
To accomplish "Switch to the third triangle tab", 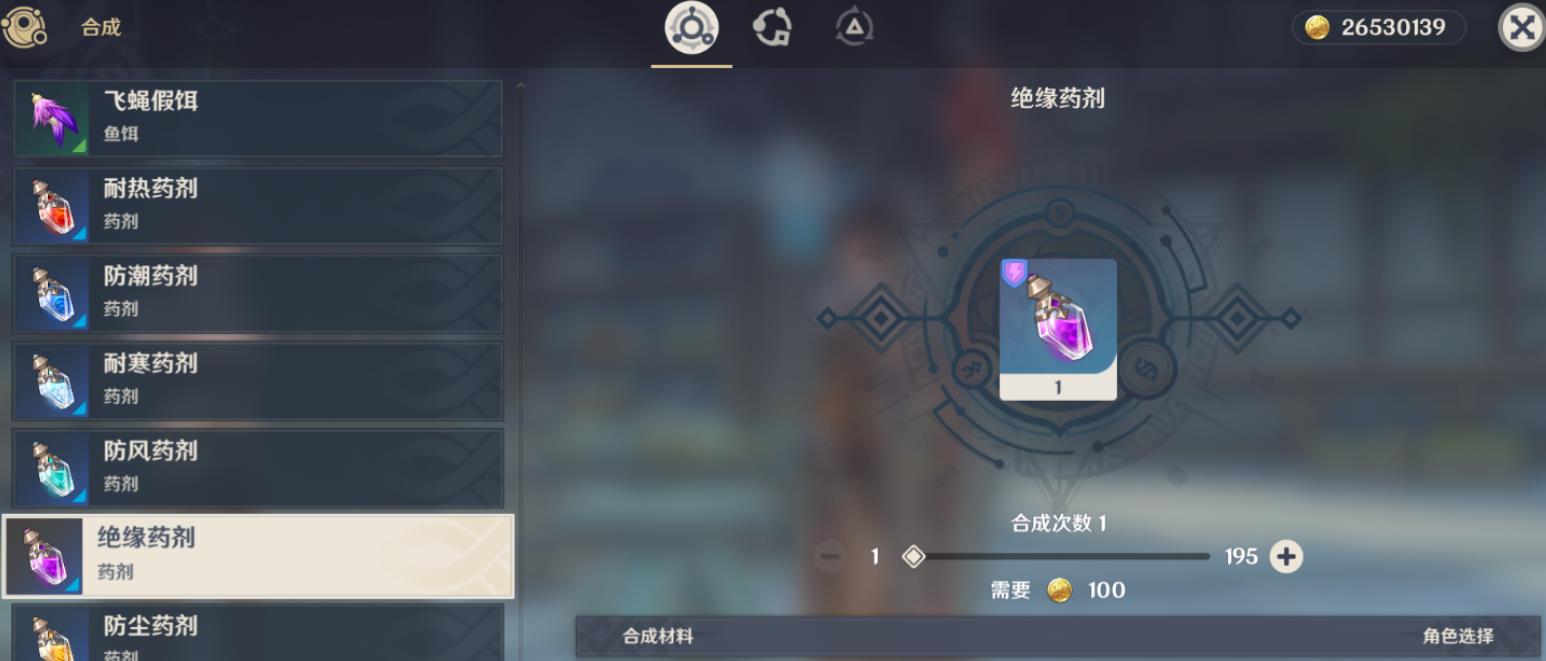I will coord(854,28).
